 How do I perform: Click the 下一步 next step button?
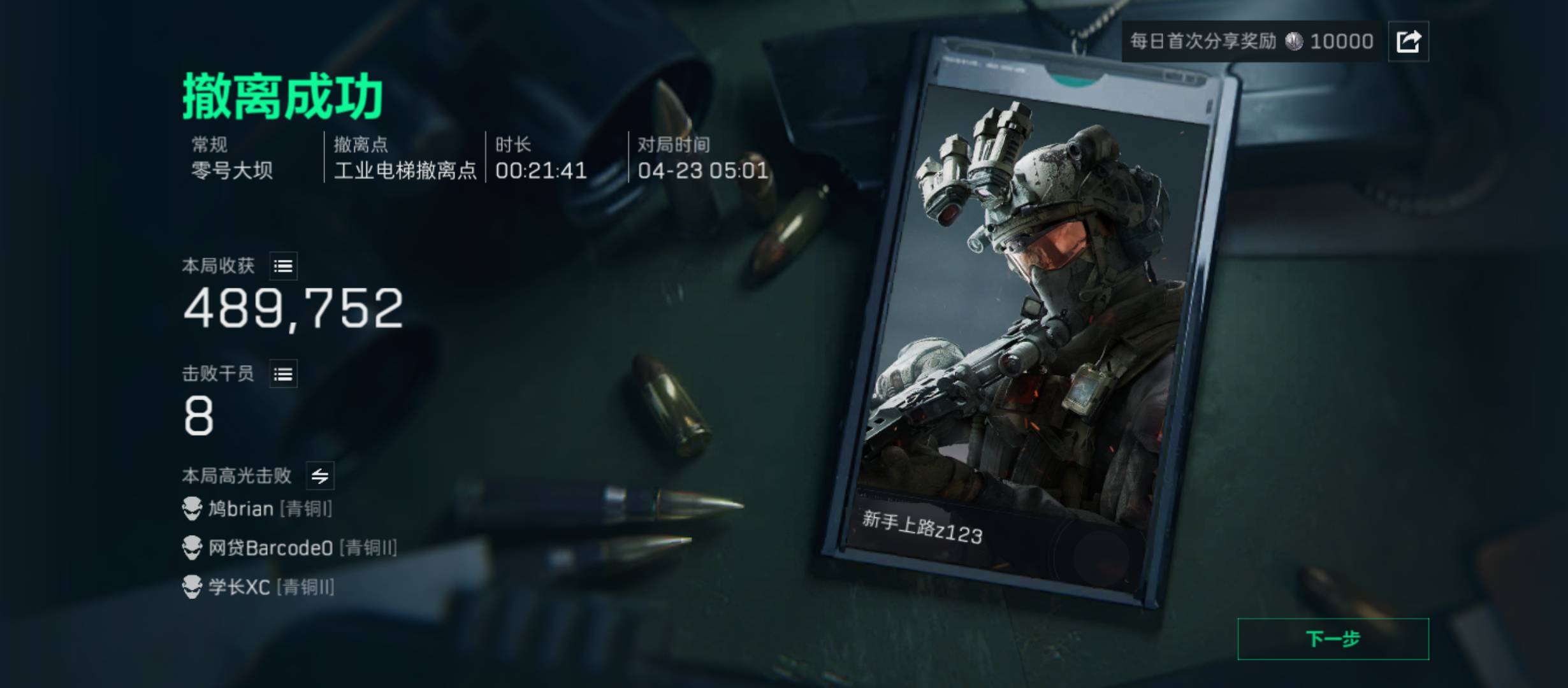pyautogui.click(x=1333, y=638)
